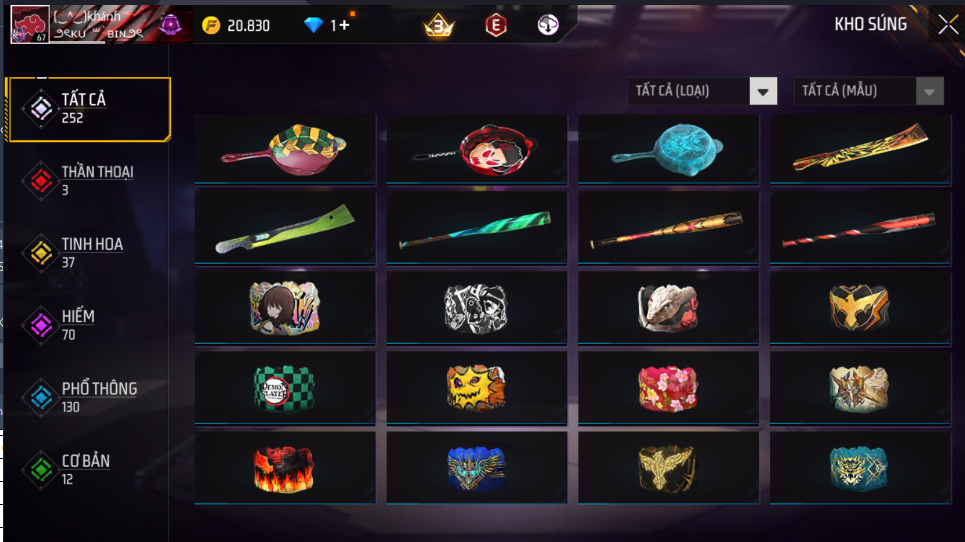Screen dimensions: 965x542
Task: Open the Tất Cả (Loại) dropdown
Action: click(703, 91)
